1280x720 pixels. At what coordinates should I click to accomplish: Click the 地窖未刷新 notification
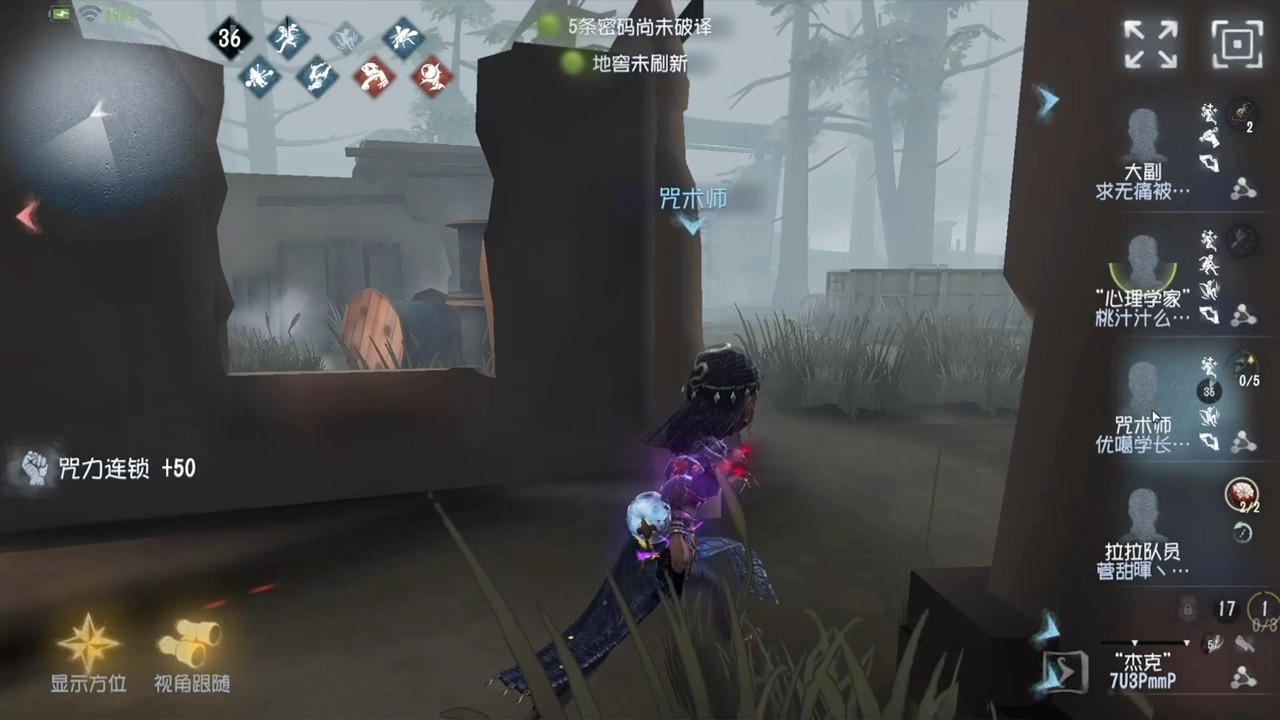622,63
